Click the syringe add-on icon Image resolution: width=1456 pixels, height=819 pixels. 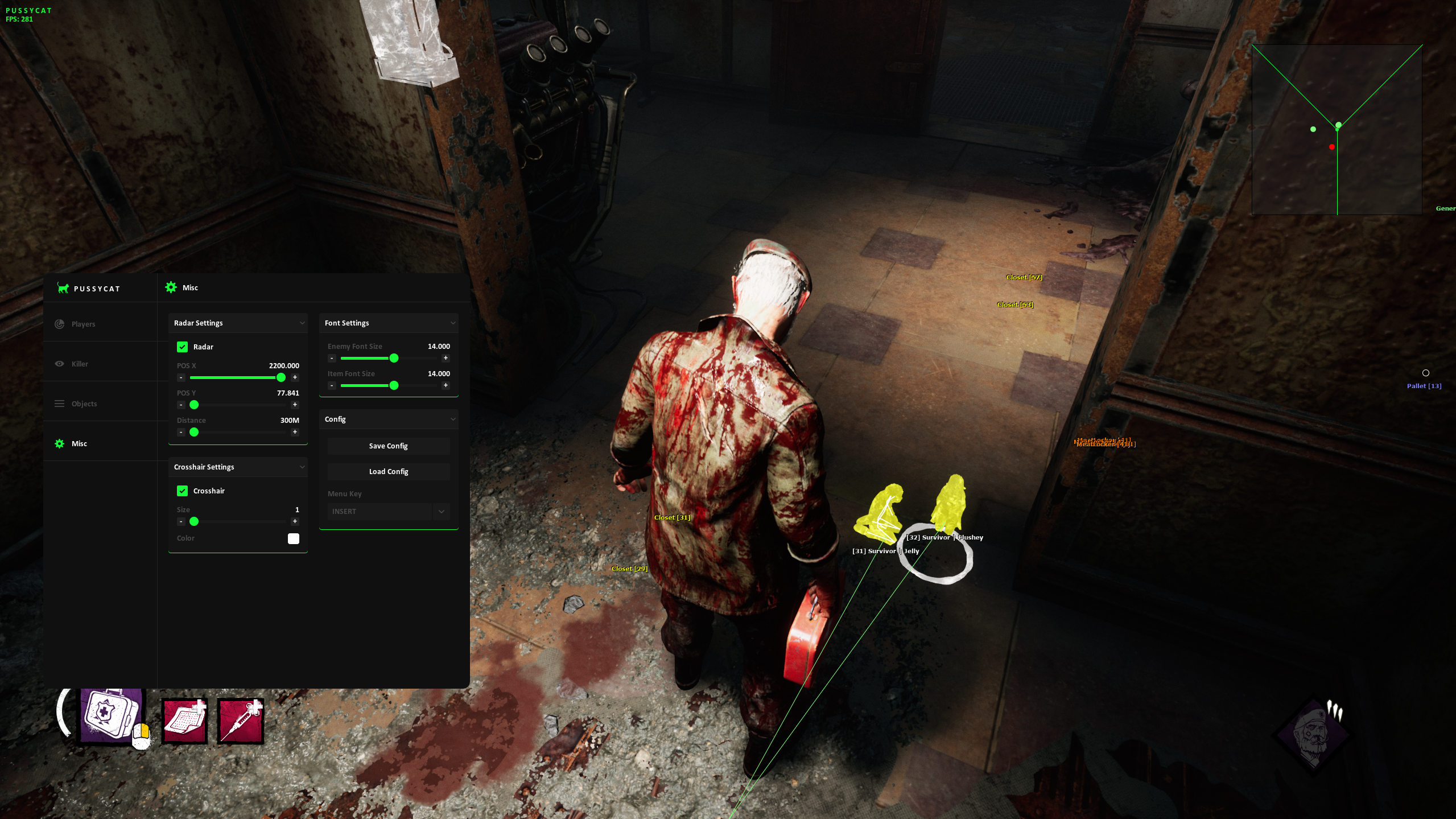point(240,721)
